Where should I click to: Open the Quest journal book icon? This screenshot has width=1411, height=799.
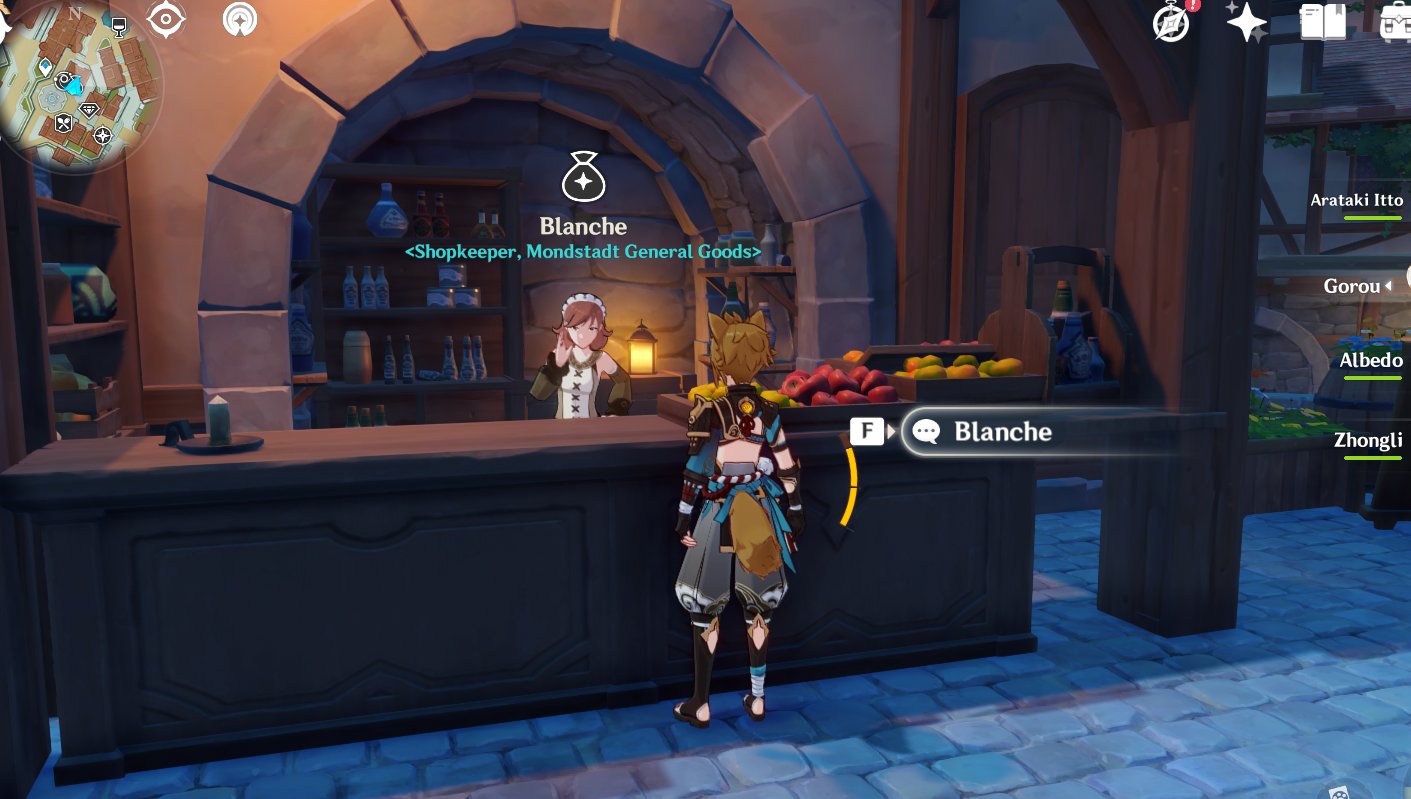(x=1324, y=22)
